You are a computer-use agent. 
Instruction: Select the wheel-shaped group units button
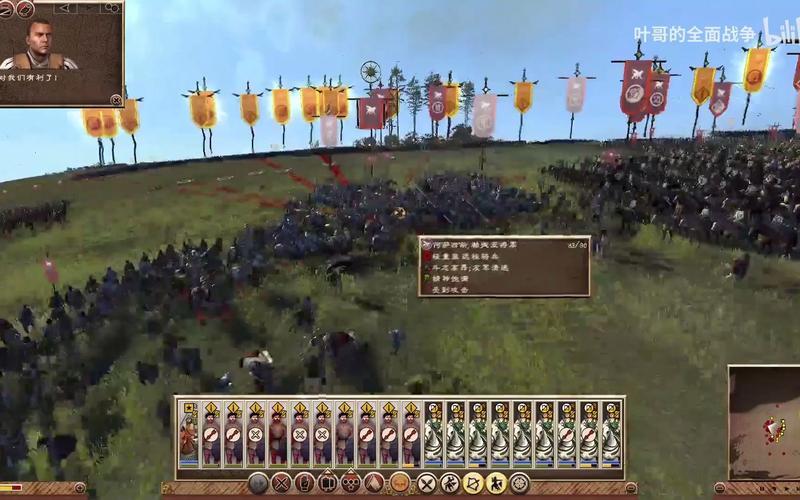[520, 484]
